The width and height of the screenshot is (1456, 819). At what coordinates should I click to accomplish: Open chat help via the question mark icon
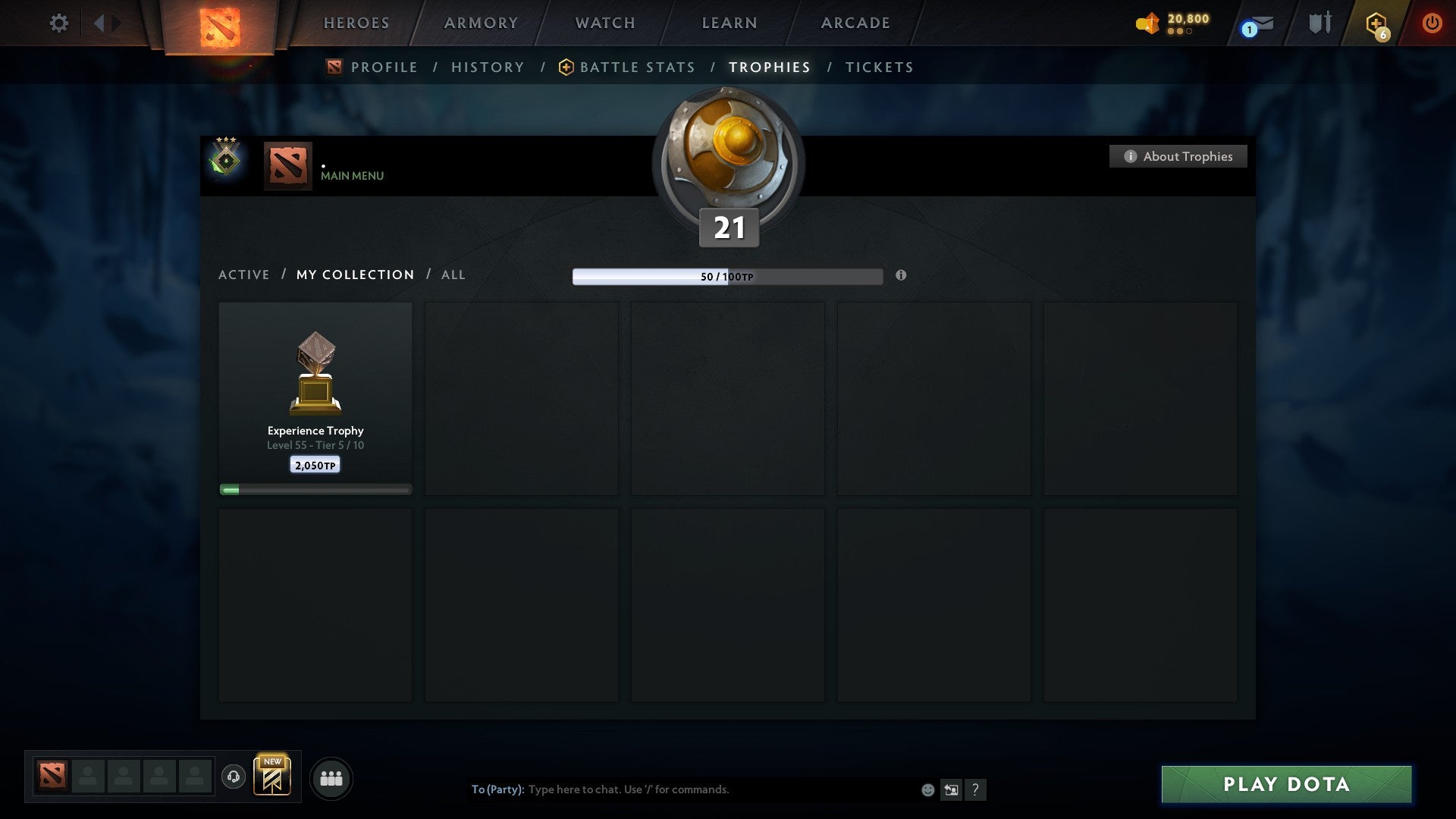[976, 789]
